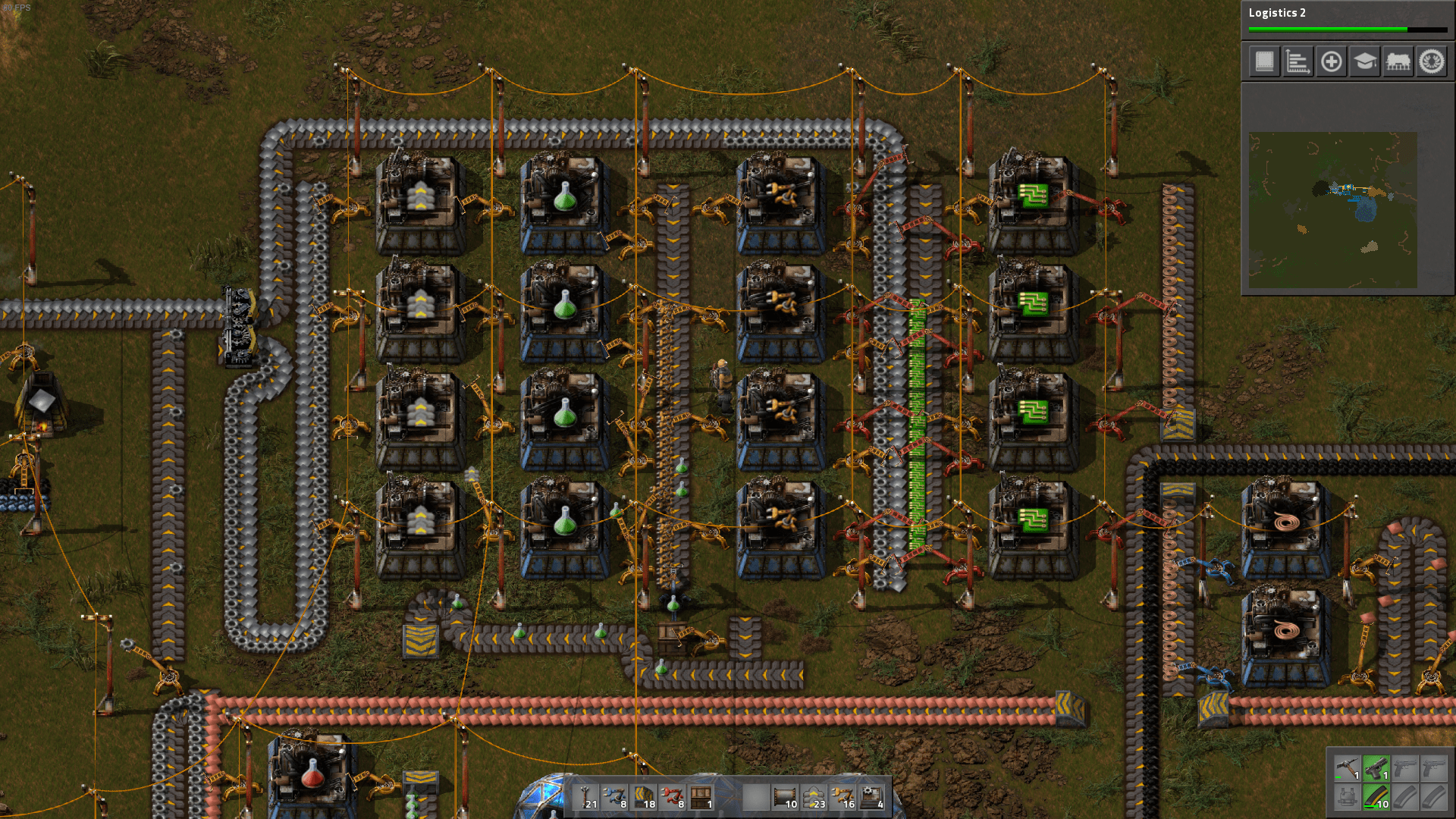Open the blueprint library icon
Image resolution: width=1456 pixels, height=819 pixels.
tap(1265, 61)
